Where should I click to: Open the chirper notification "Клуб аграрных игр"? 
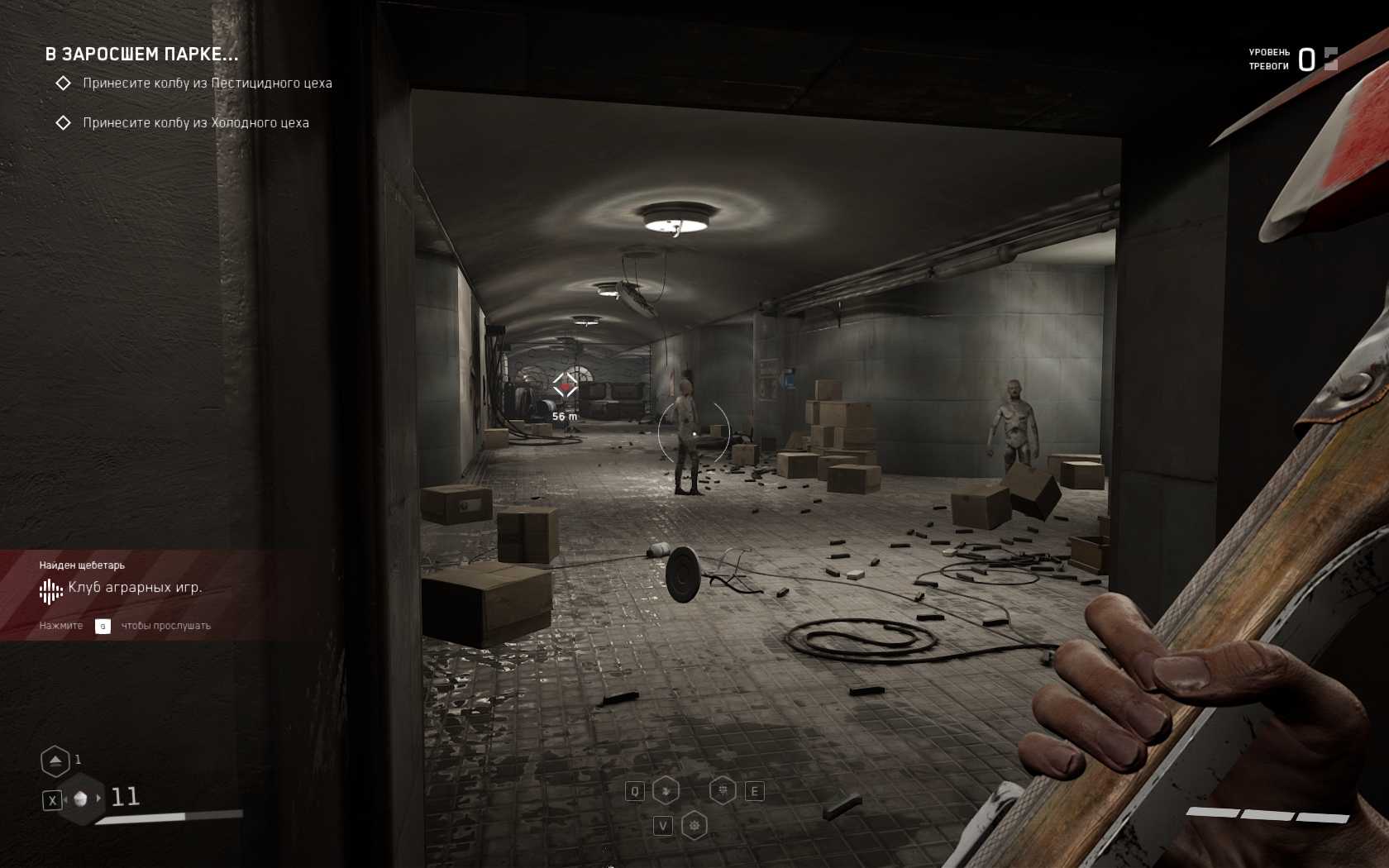(135, 588)
